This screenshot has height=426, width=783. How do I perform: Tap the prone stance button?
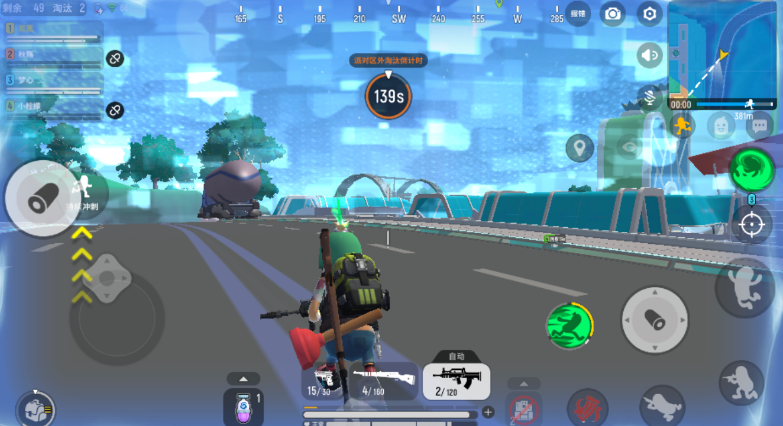coord(662,405)
